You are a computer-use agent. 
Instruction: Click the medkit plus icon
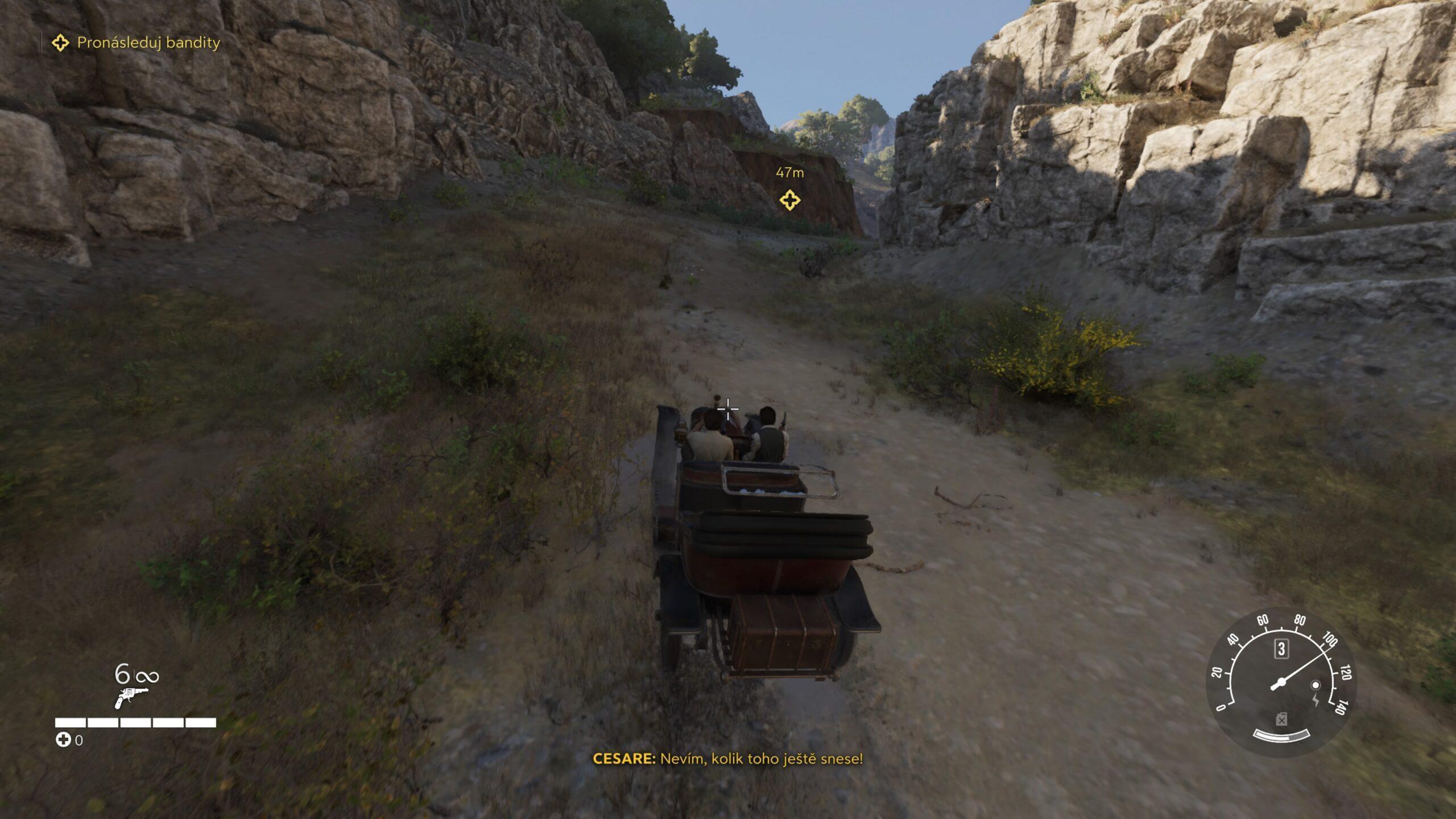coord(63,740)
